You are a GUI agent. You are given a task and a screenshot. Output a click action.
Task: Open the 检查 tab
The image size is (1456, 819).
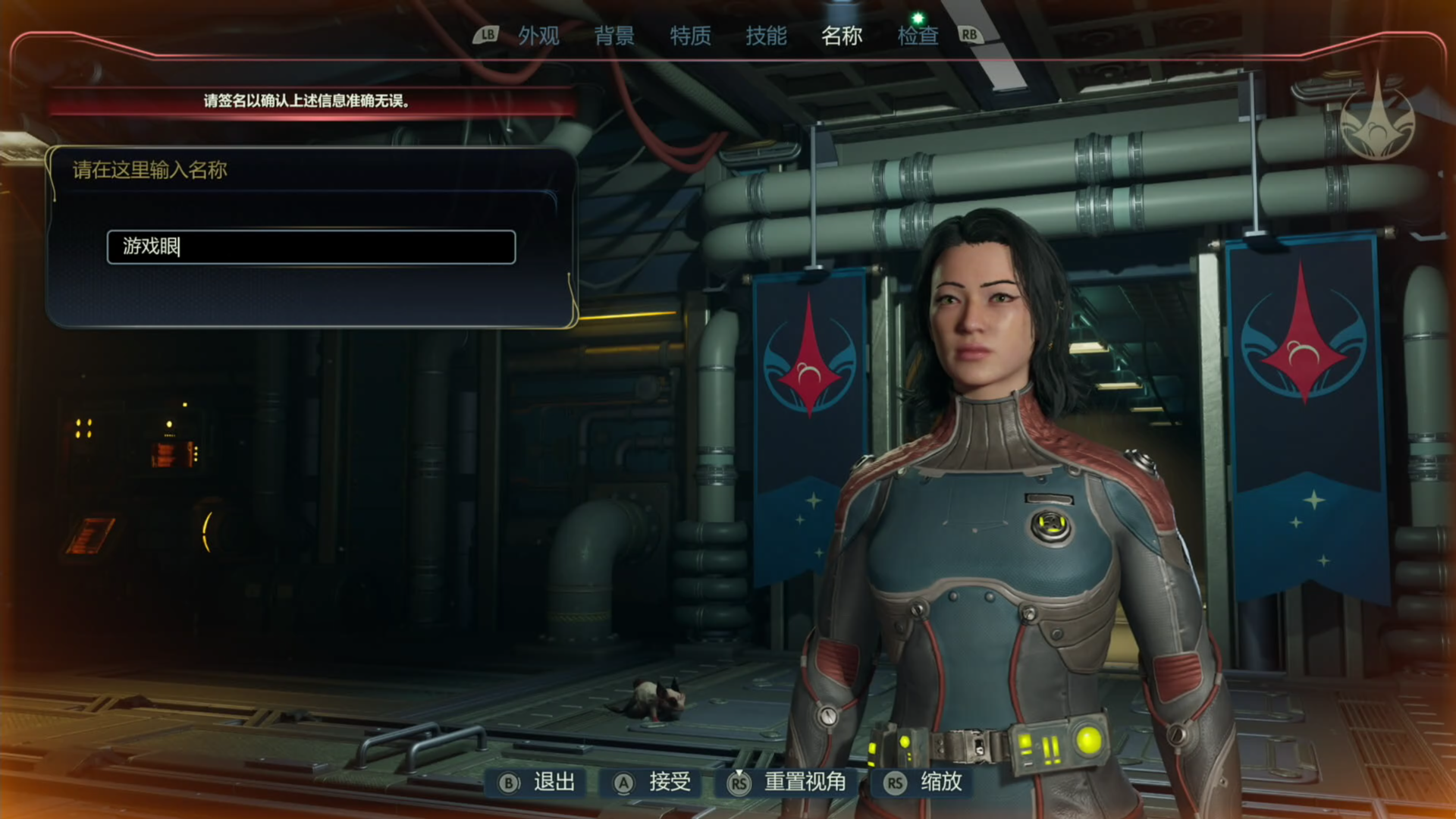pyautogui.click(x=918, y=36)
